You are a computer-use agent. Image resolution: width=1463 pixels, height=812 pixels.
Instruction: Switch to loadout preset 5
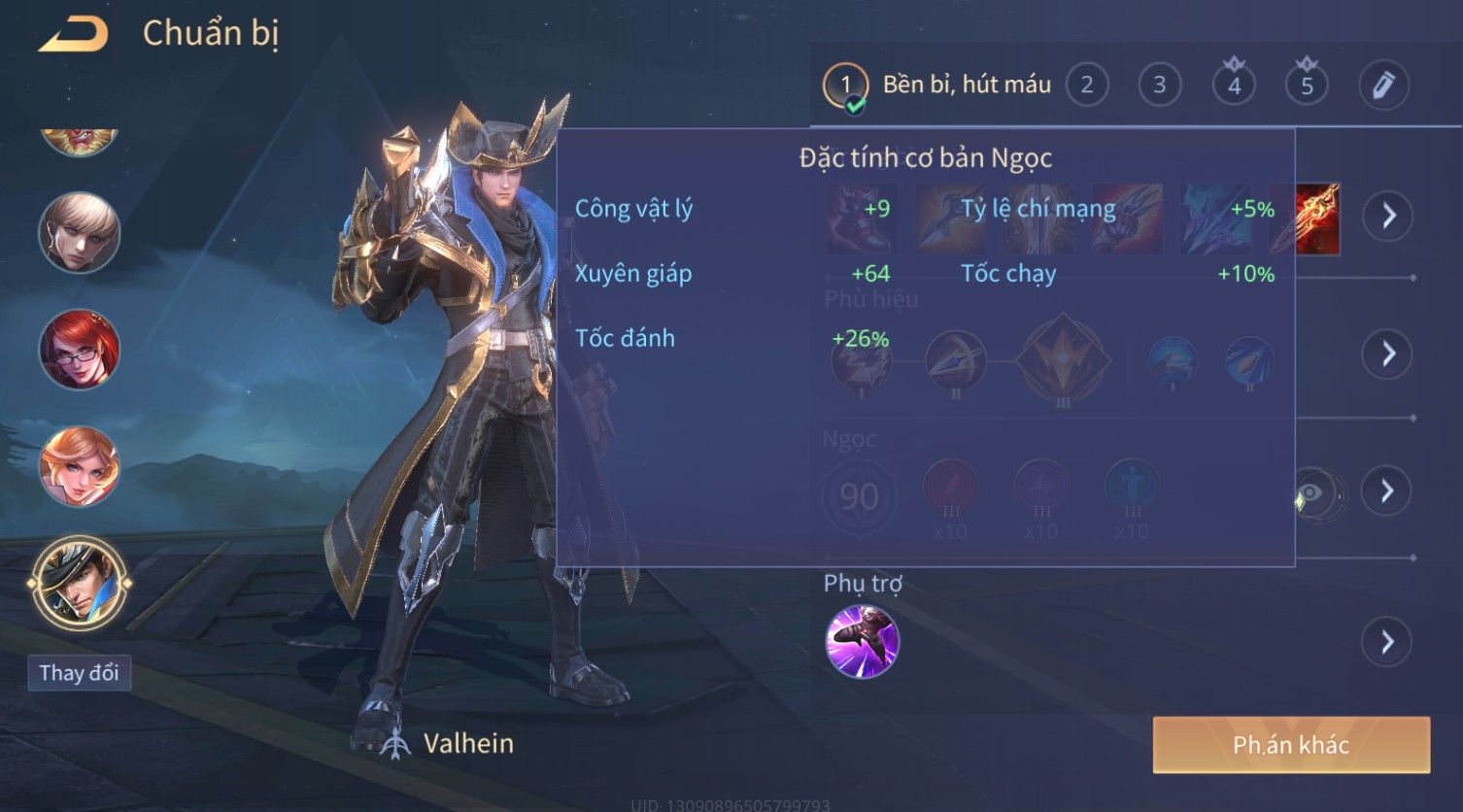(x=1307, y=85)
